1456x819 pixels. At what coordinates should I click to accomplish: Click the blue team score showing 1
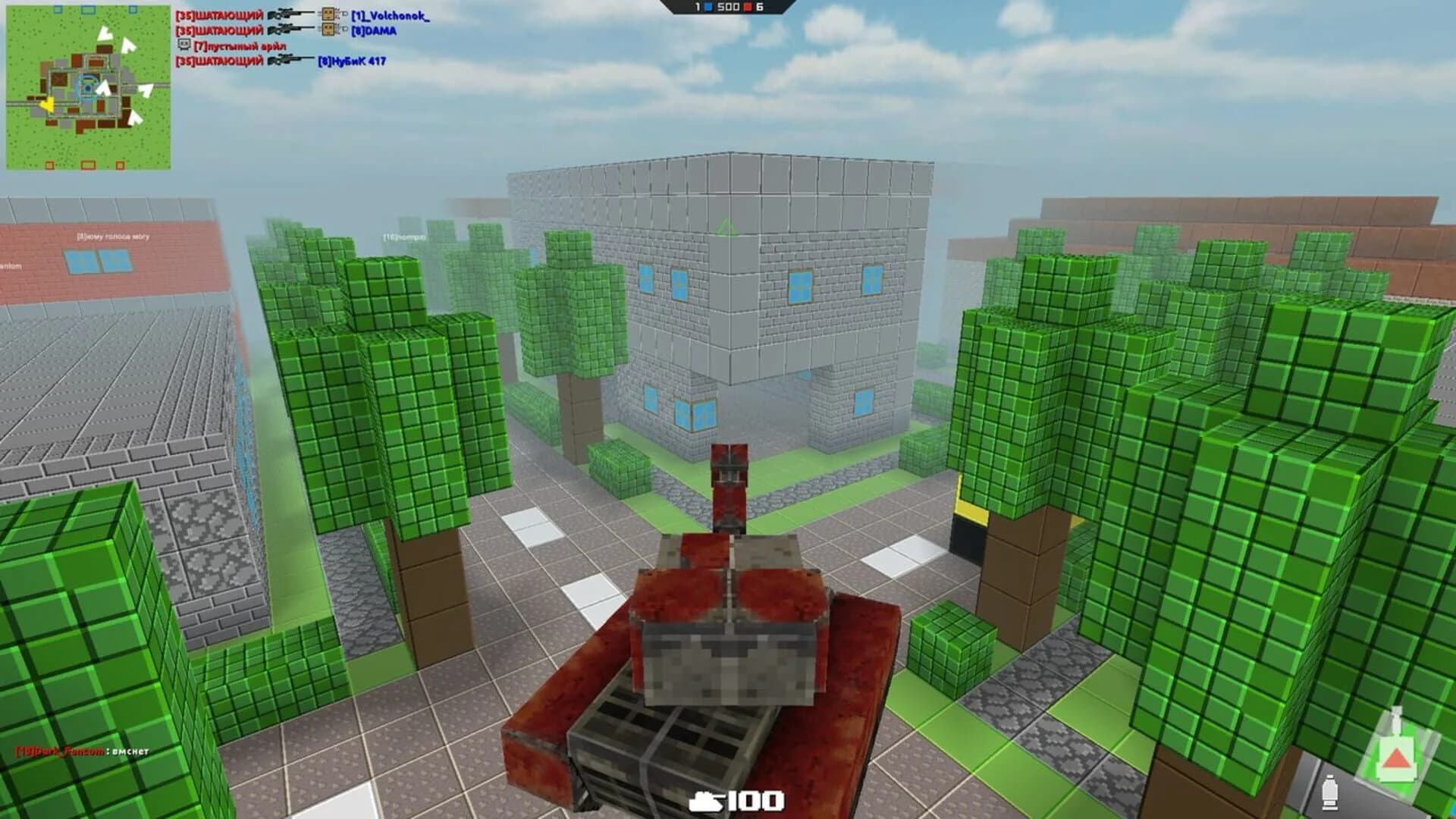(x=696, y=6)
